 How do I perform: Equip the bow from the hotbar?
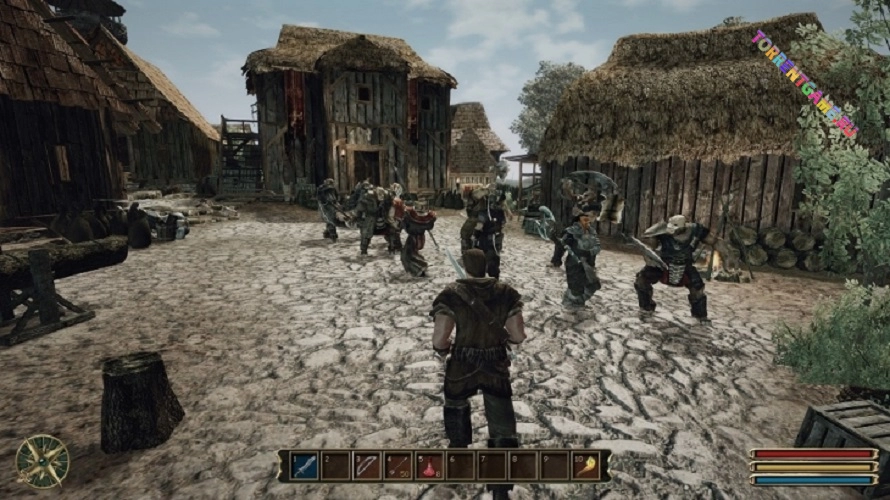(x=366, y=466)
